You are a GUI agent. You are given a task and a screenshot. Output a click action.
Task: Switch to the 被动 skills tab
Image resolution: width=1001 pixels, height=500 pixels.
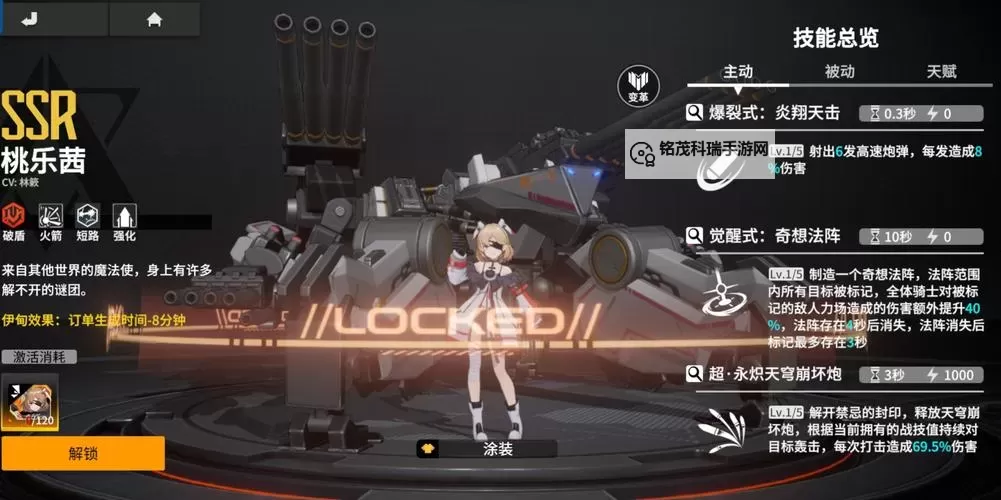click(x=840, y=72)
